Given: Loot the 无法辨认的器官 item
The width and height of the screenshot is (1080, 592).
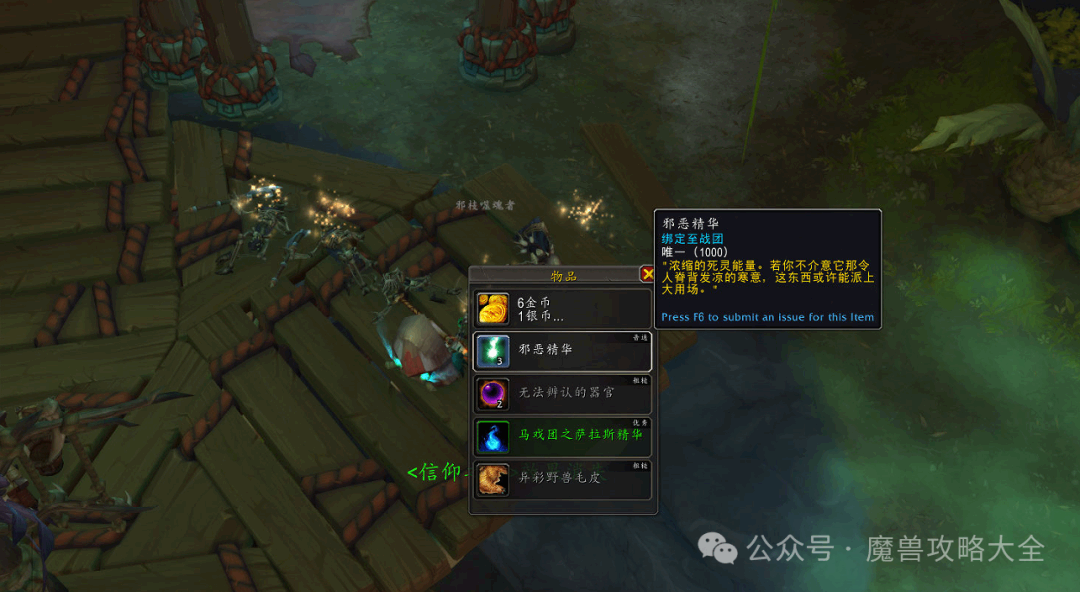Looking at the screenshot, I should (x=562, y=394).
